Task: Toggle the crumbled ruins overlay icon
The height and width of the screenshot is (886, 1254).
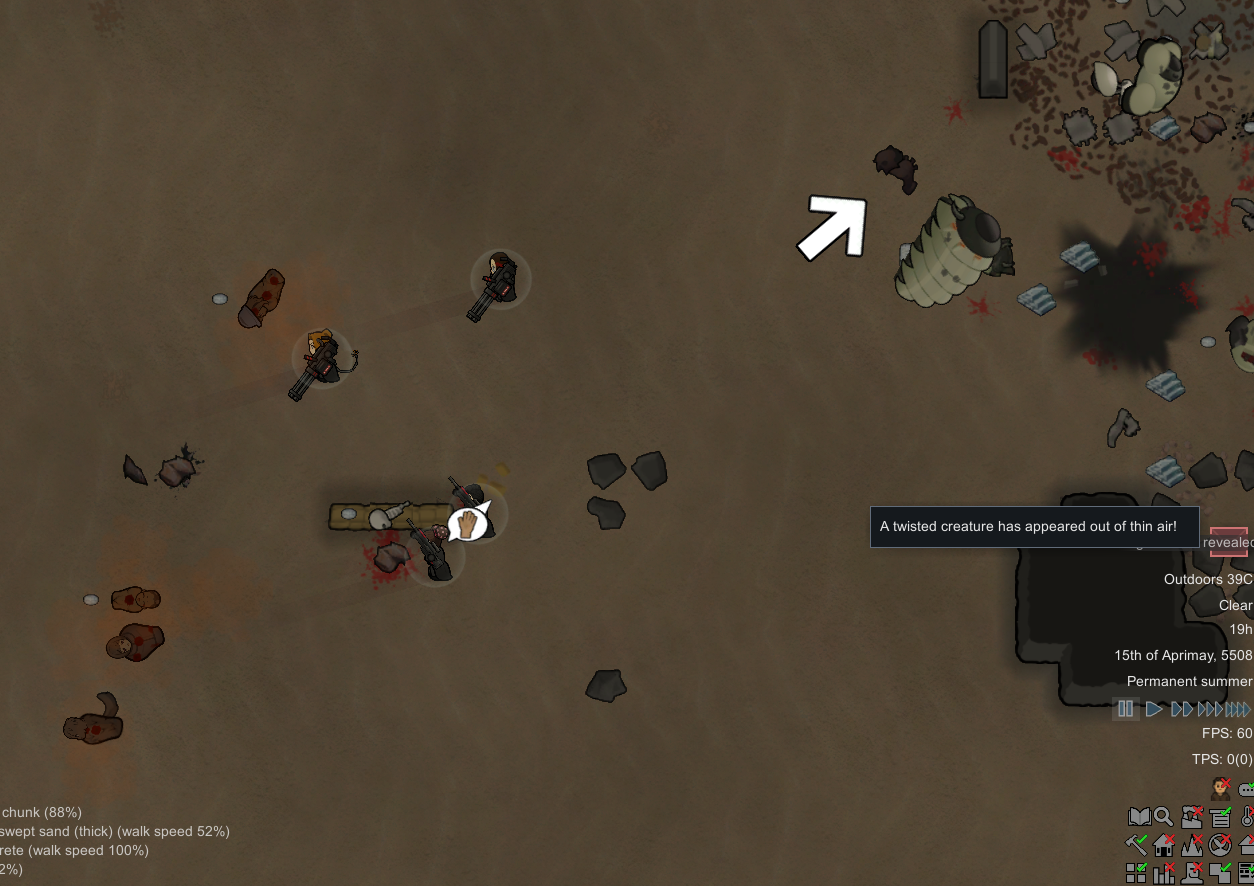Action: pos(1192,818)
